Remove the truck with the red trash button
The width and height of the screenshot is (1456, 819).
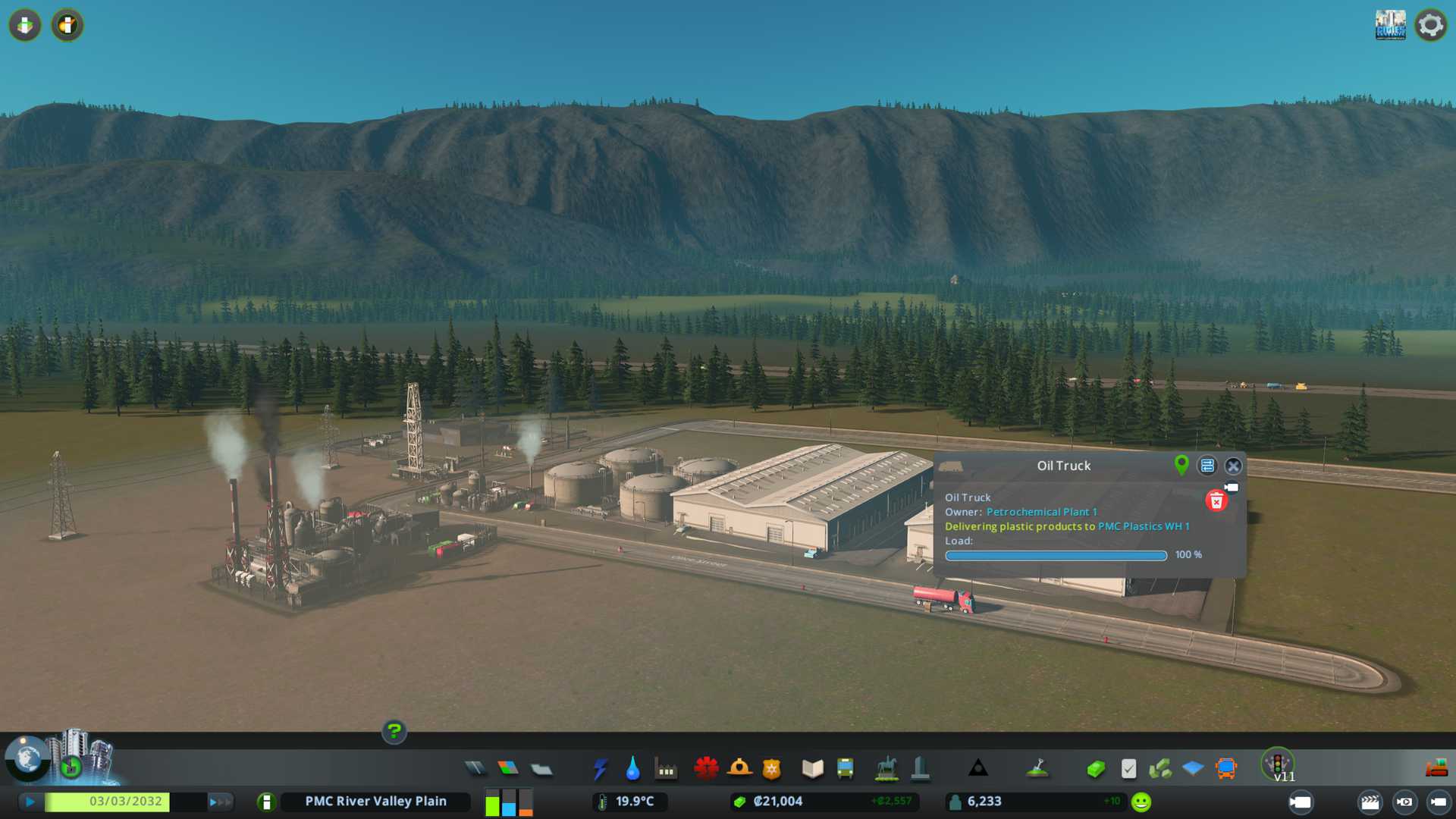(x=1216, y=501)
